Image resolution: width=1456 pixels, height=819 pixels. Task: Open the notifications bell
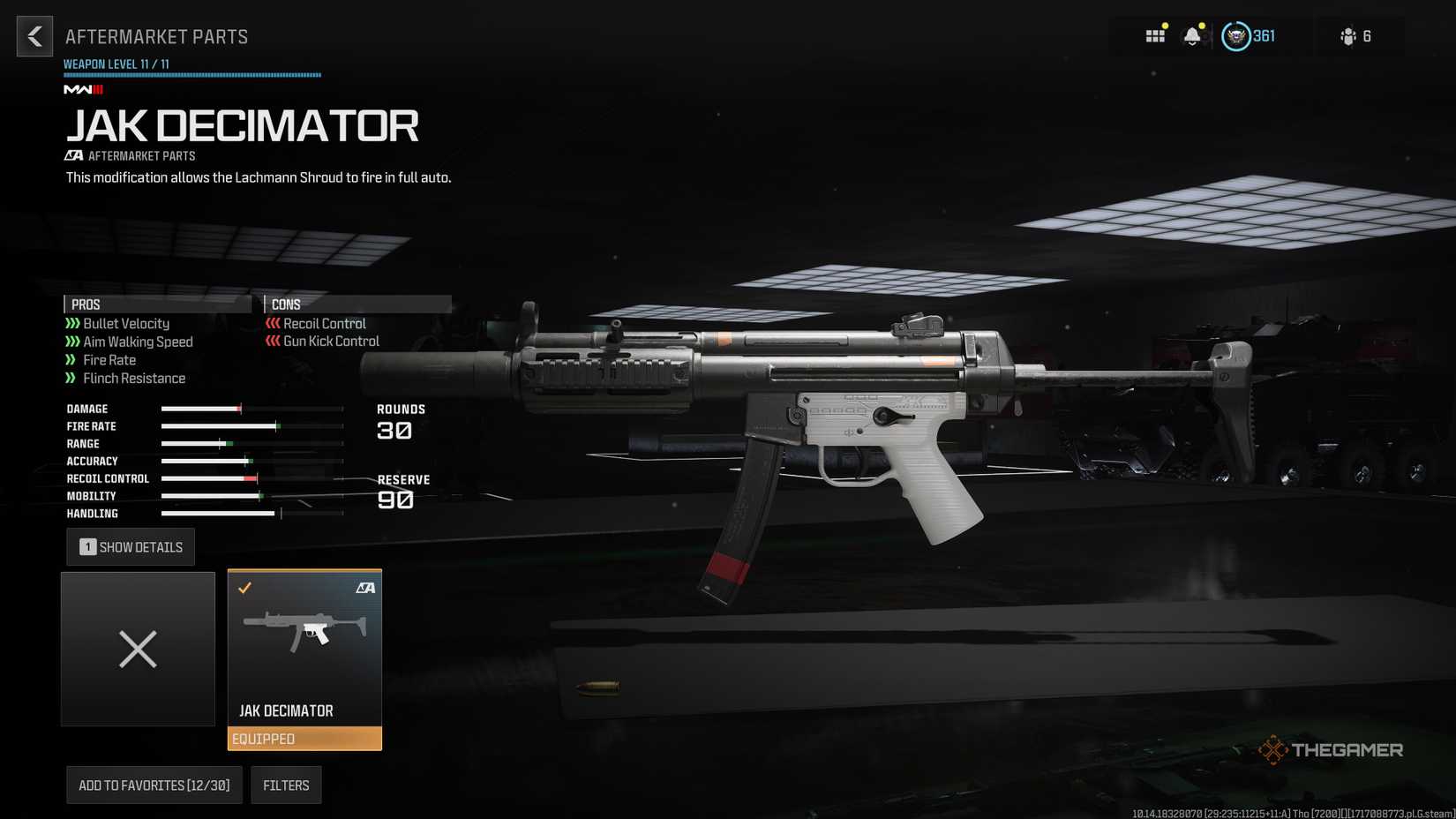(x=1193, y=36)
